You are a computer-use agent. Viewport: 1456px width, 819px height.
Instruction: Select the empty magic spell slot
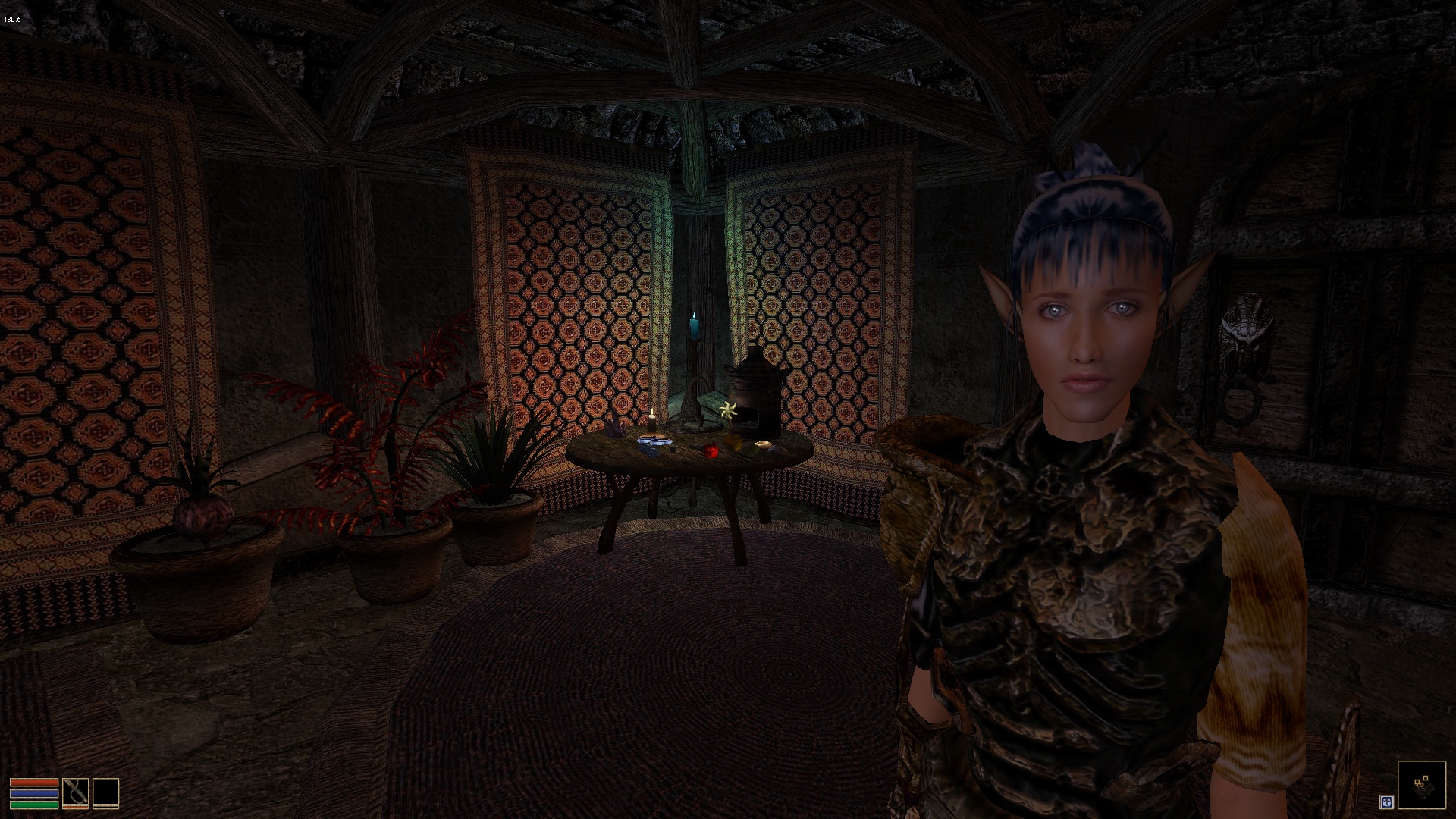pos(105,792)
